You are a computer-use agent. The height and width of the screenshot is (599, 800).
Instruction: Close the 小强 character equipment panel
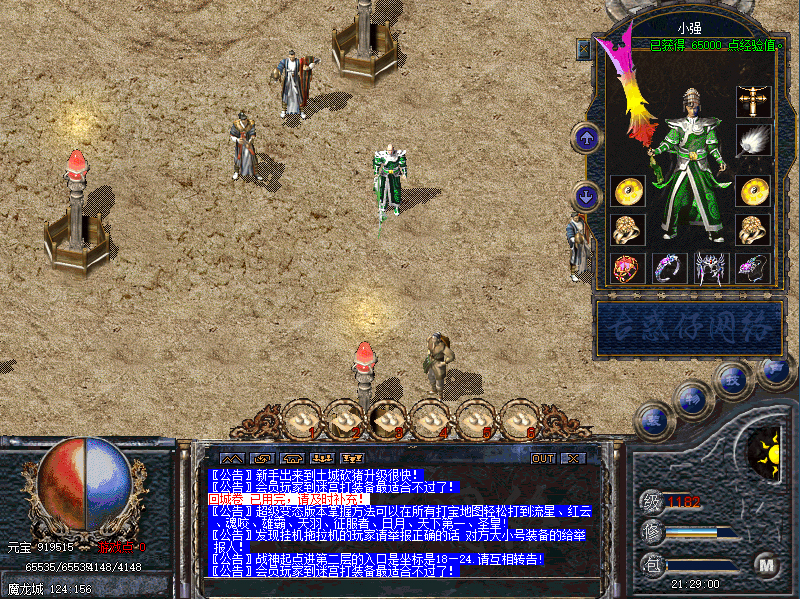tap(584, 47)
